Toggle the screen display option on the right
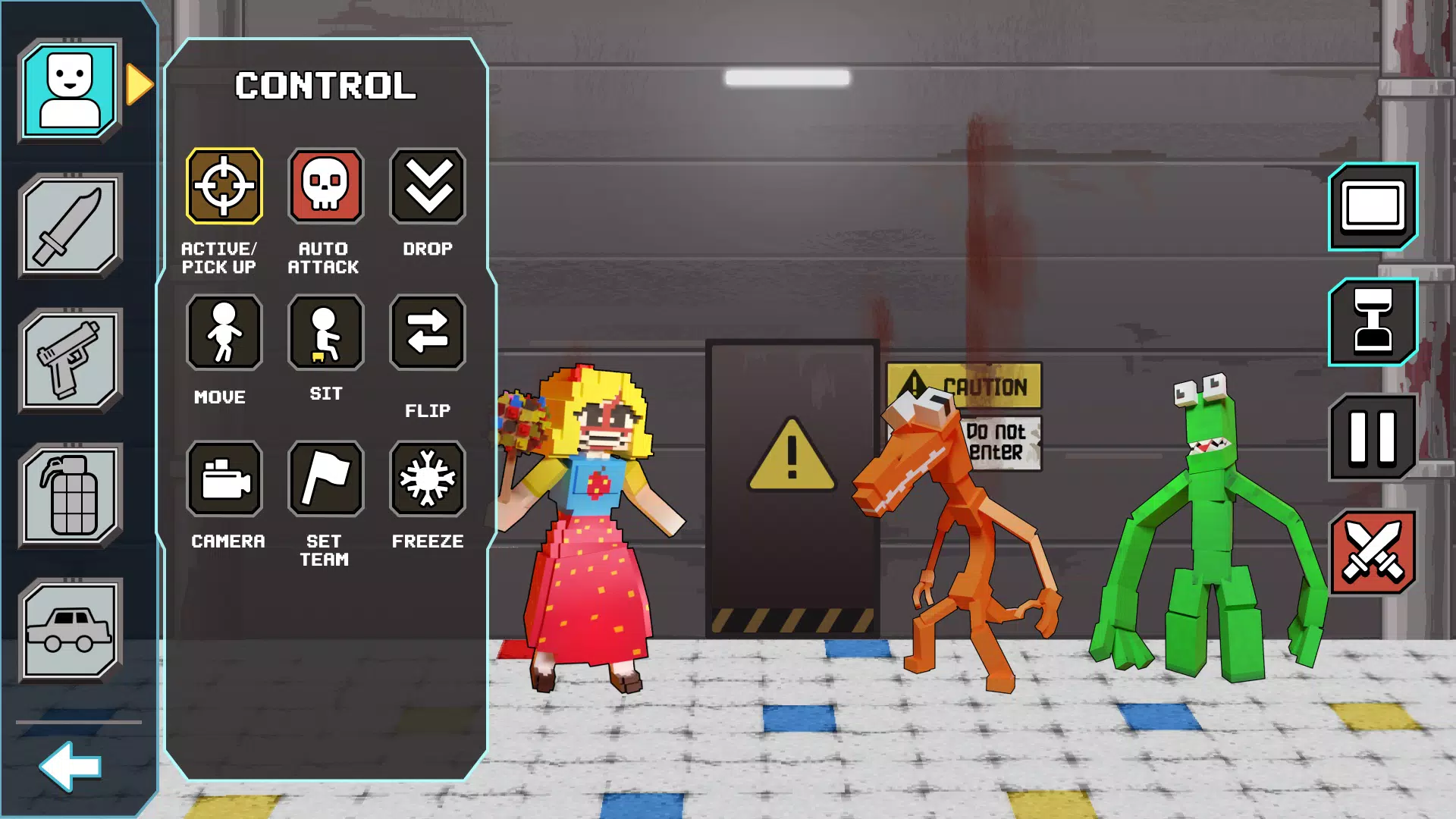The height and width of the screenshot is (819, 1456). click(1373, 207)
